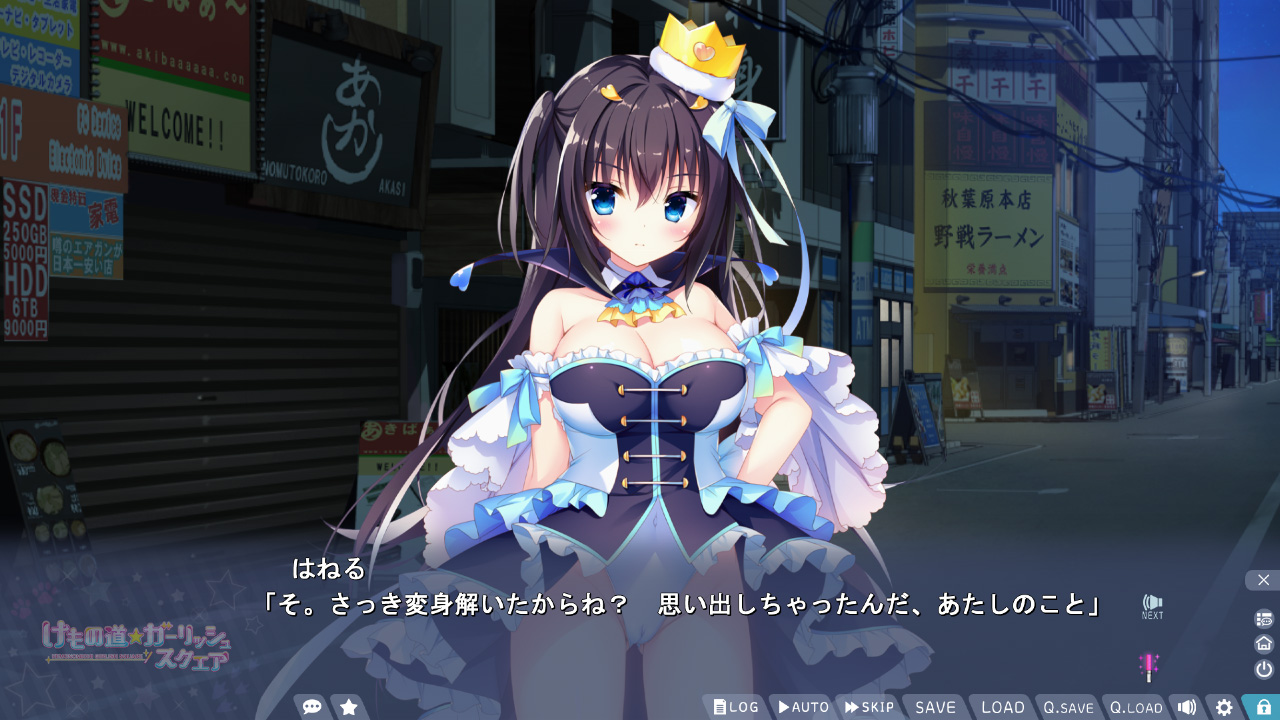
Task: Activate SKIP mode
Action: (x=869, y=707)
